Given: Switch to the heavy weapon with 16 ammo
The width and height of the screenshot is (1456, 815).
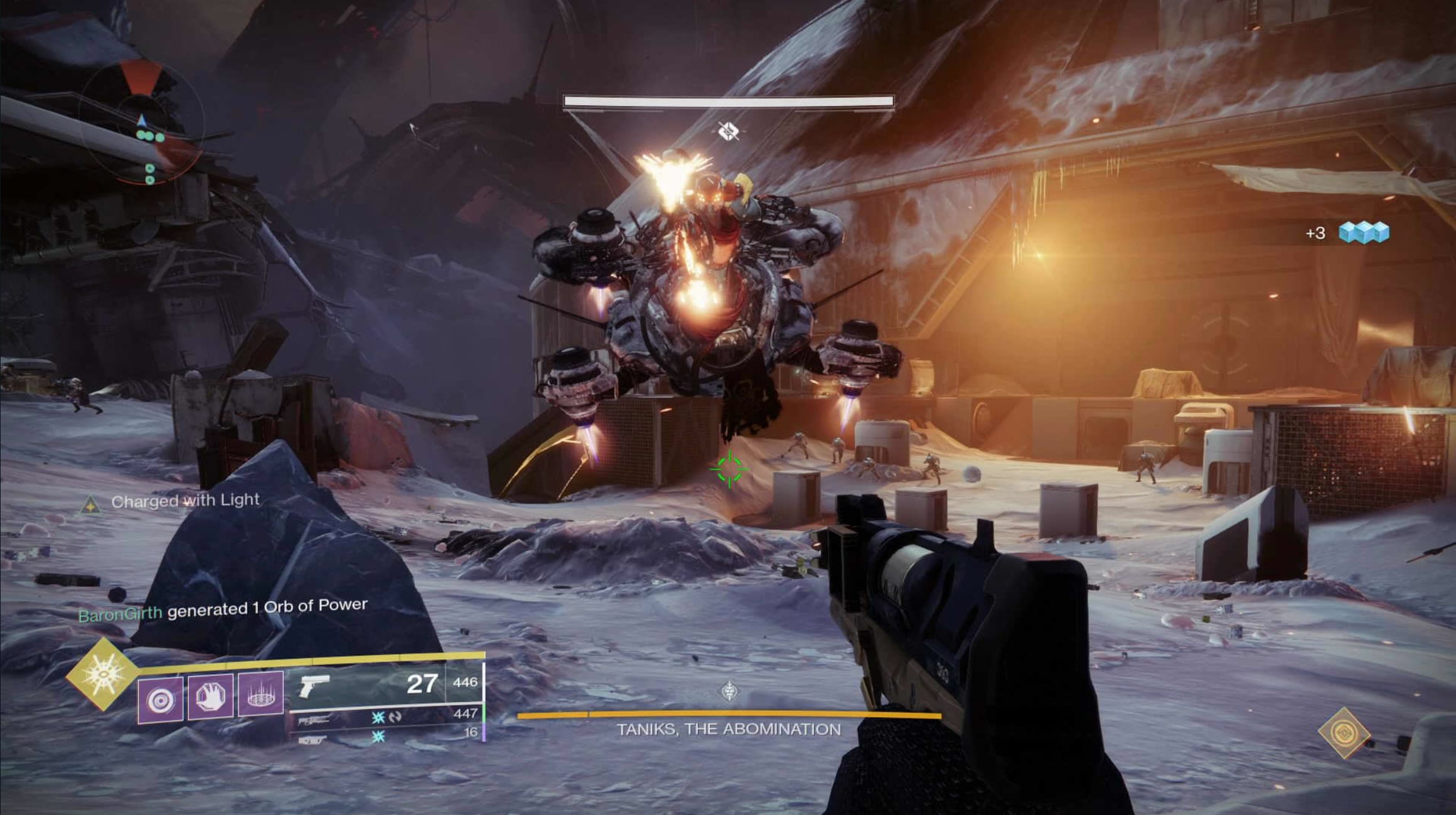Looking at the screenshot, I should click(x=387, y=735).
